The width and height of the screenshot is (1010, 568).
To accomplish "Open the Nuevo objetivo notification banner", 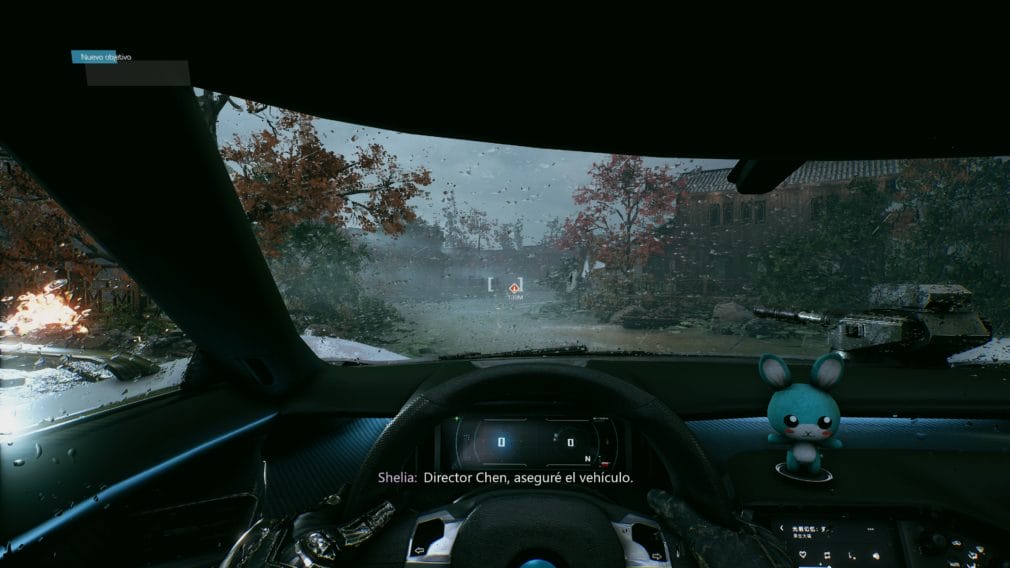I will pos(105,57).
